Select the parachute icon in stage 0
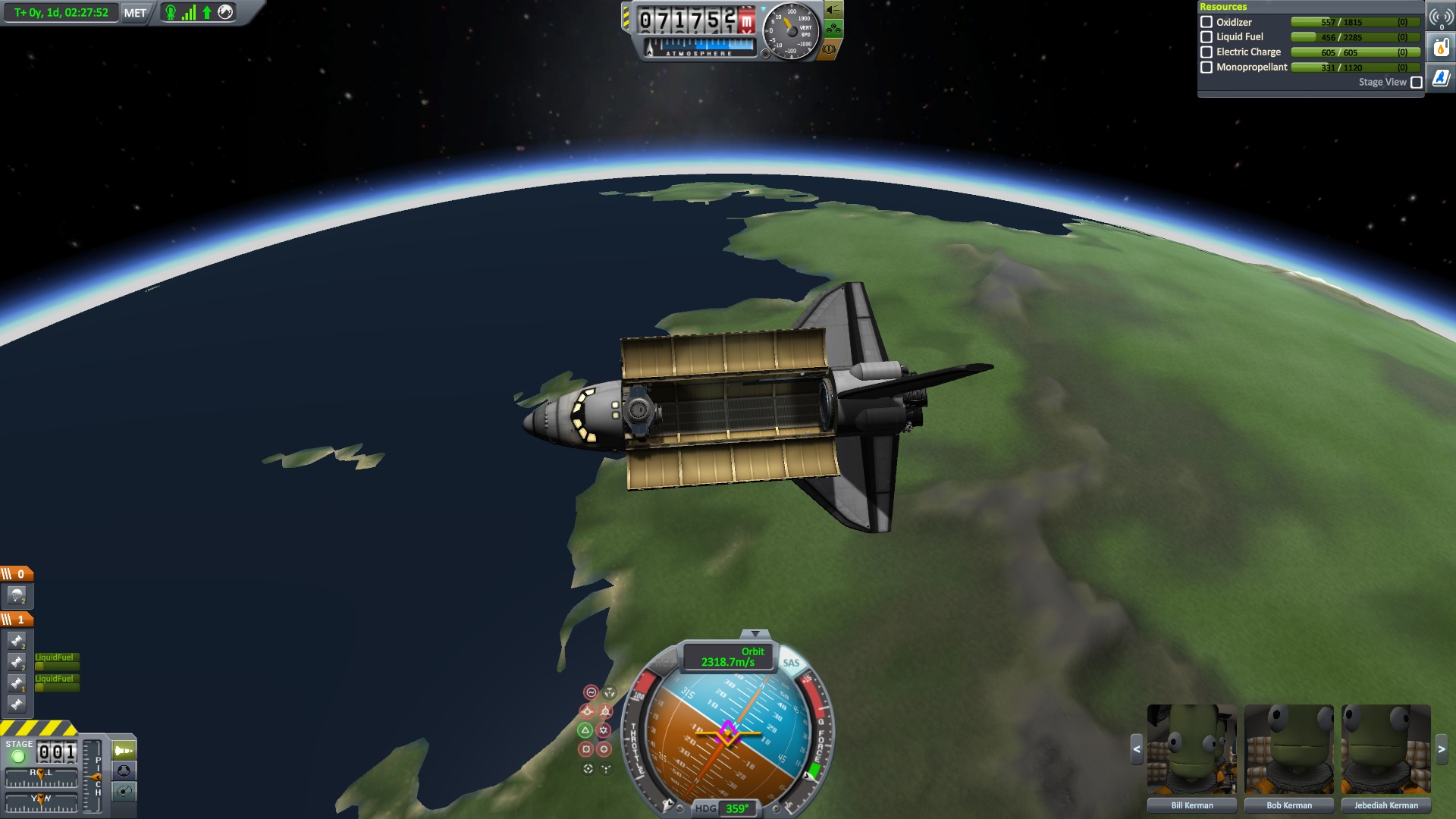The width and height of the screenshot is (1456, 819). (17, 595)
